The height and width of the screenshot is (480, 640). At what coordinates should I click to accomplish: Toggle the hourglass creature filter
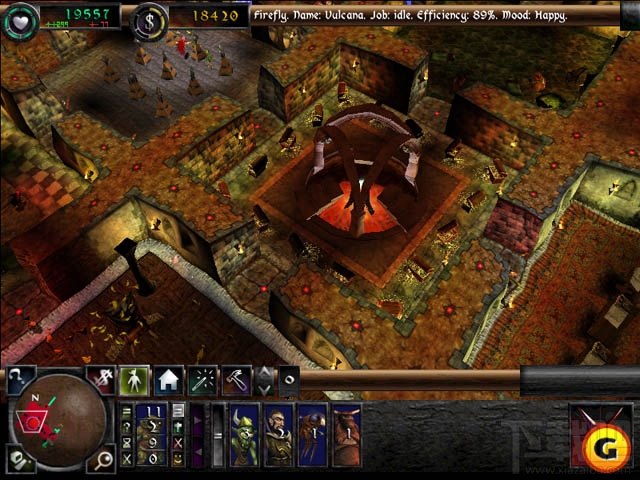[x=127, y=442]
